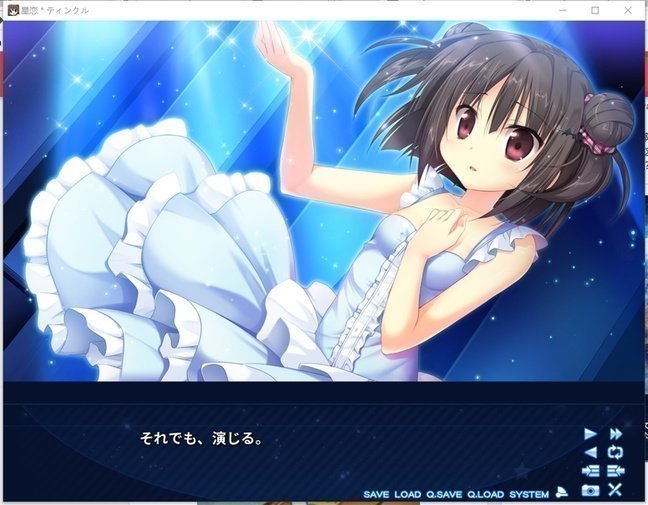The width and height of the screenshot is (648, 505).
Task: Click the small ship icon beside SYSTEM
Action: tap(563, 491)
